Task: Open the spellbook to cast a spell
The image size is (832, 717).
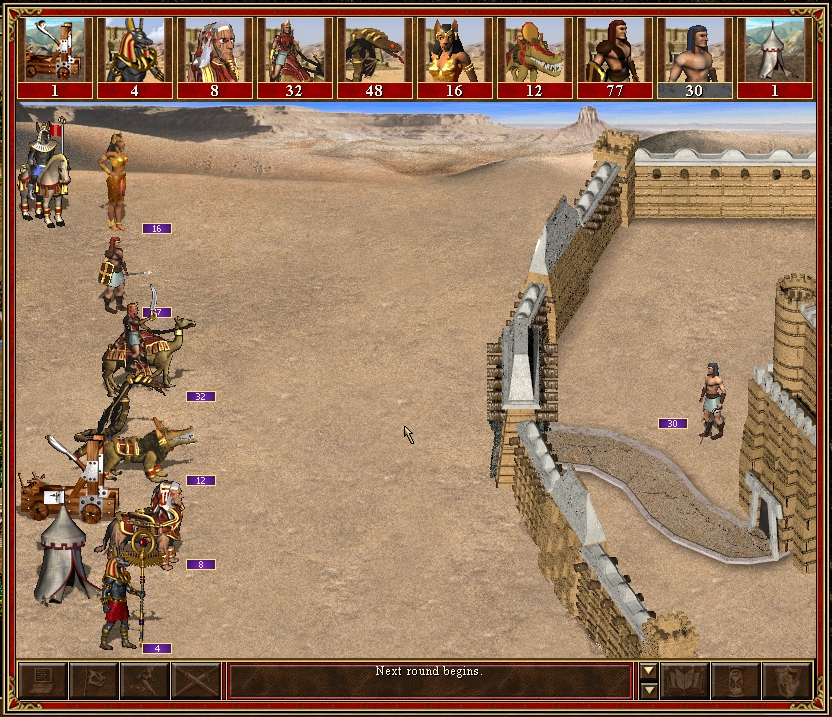Action: [685, 681]
